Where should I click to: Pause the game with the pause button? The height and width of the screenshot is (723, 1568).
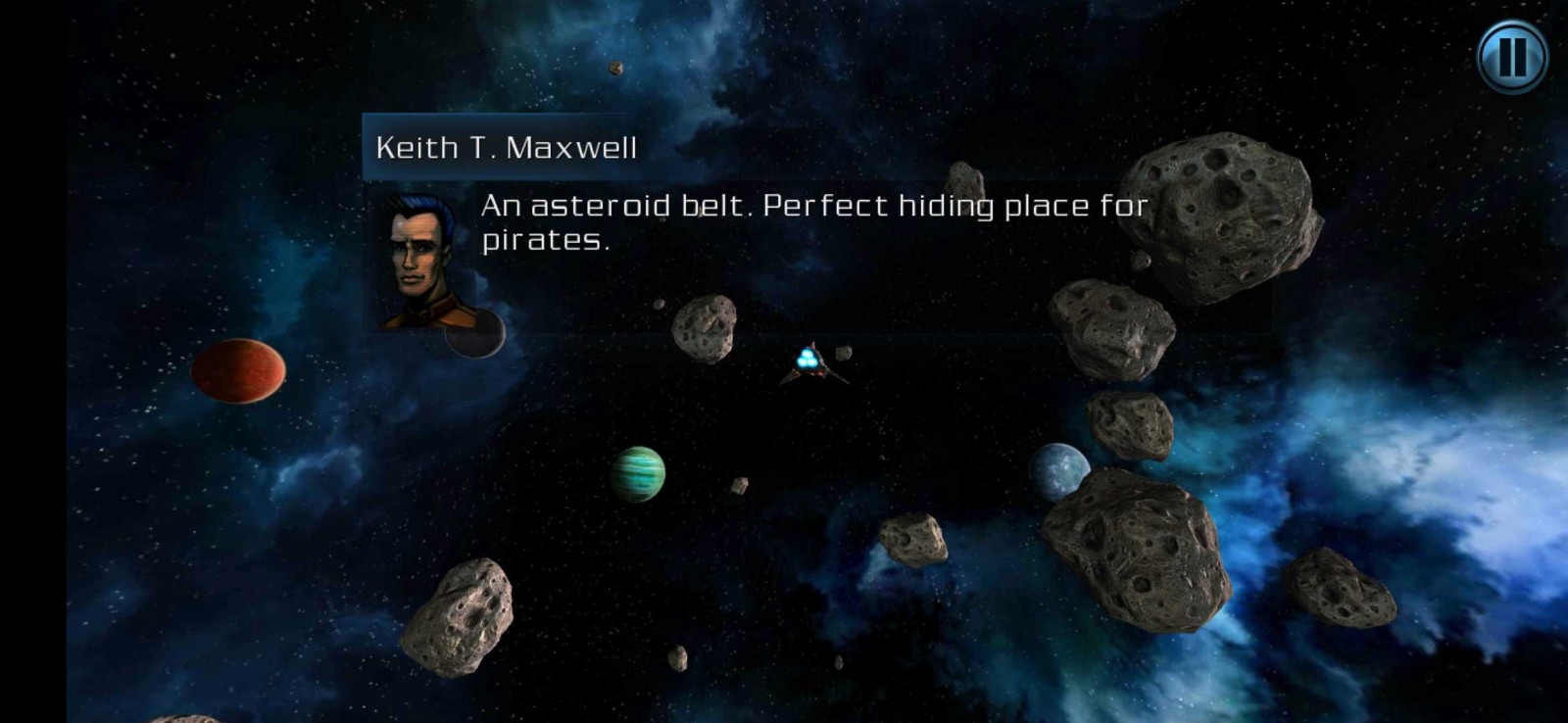click(1511, 56)
